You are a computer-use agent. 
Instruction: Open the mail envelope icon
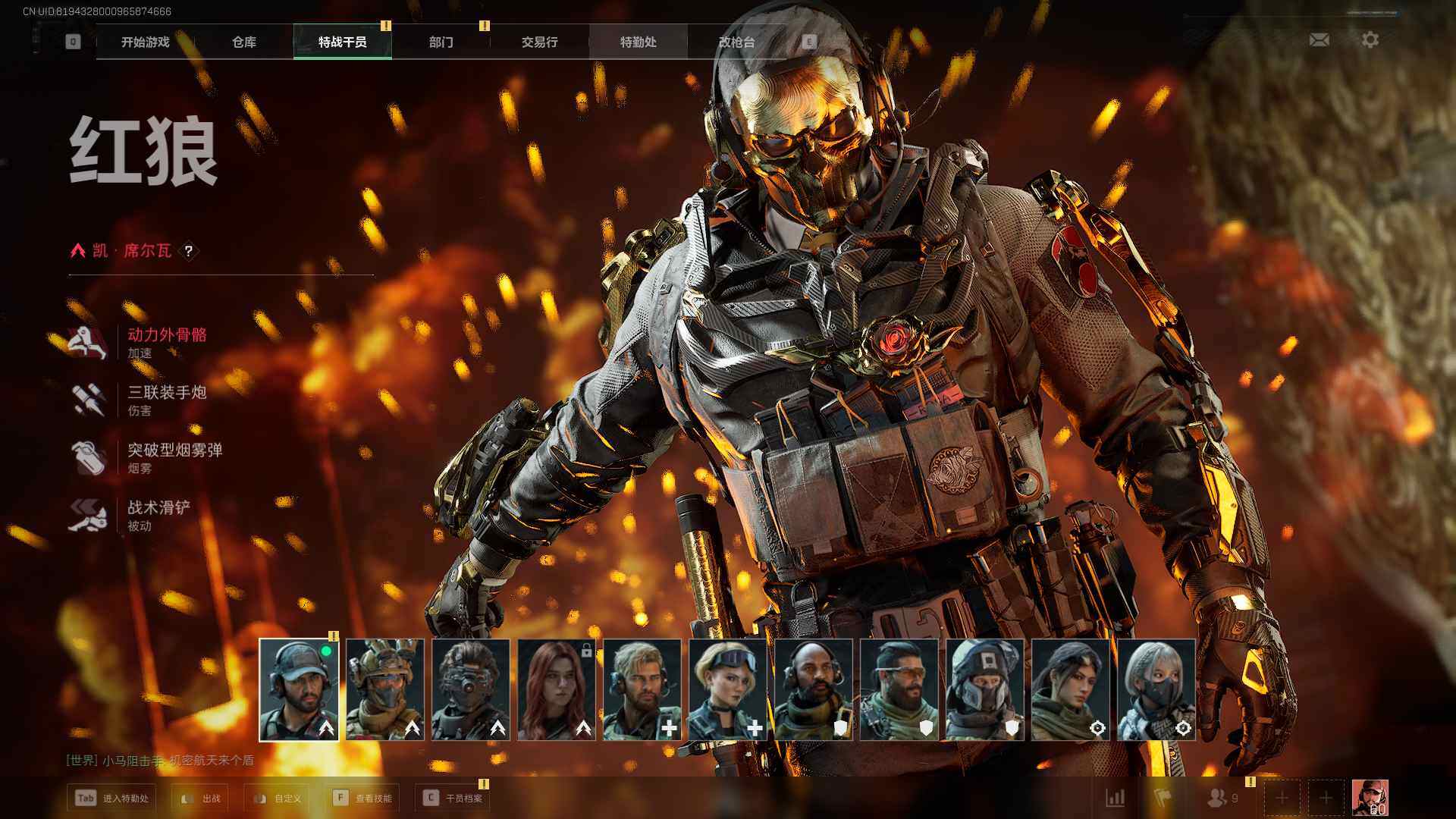point(1319,39)
